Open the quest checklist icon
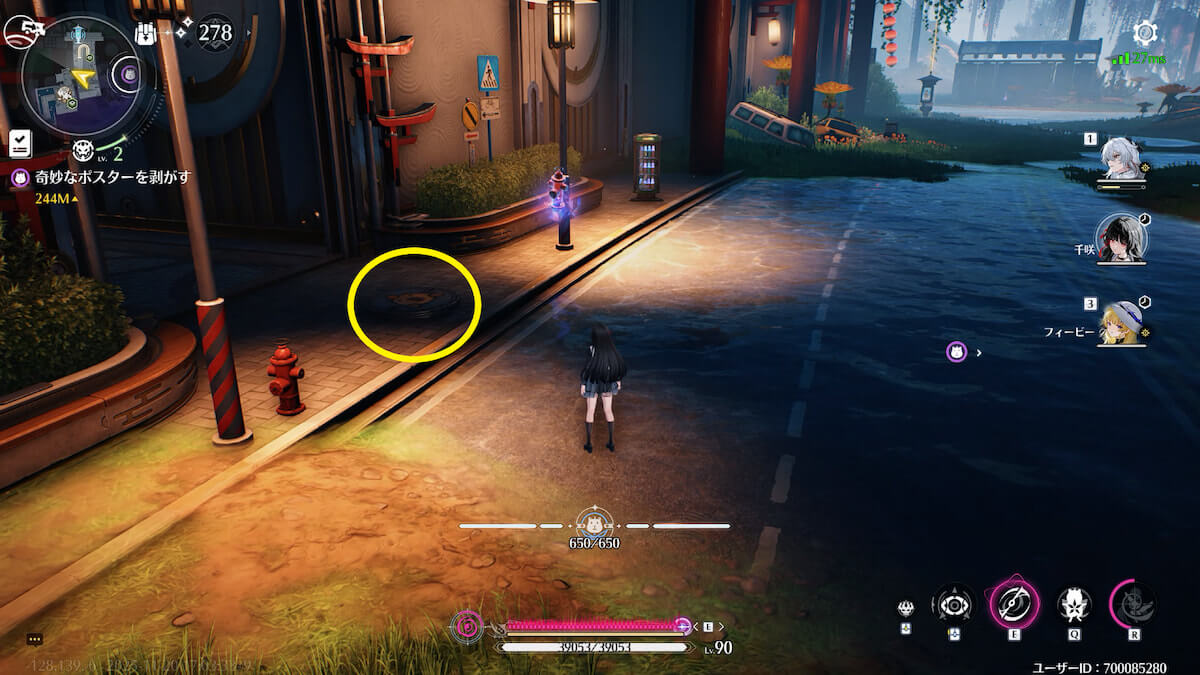Image resolution: width=1200 pixels, height=675 pixels. point(19,144)
